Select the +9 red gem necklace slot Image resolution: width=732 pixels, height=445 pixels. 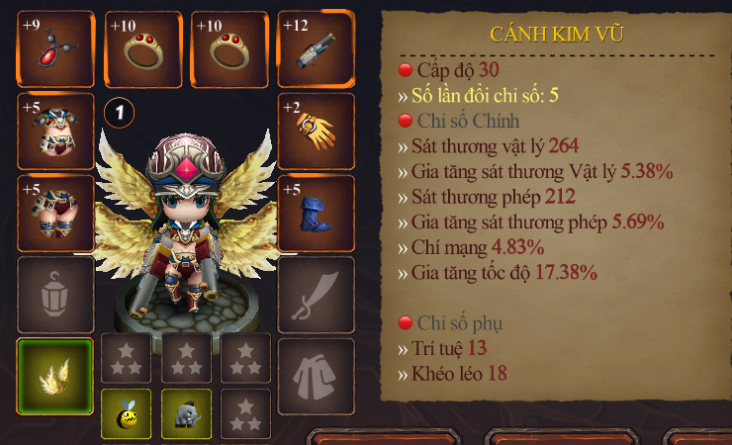pyautogui.click(x=56, y=49)
